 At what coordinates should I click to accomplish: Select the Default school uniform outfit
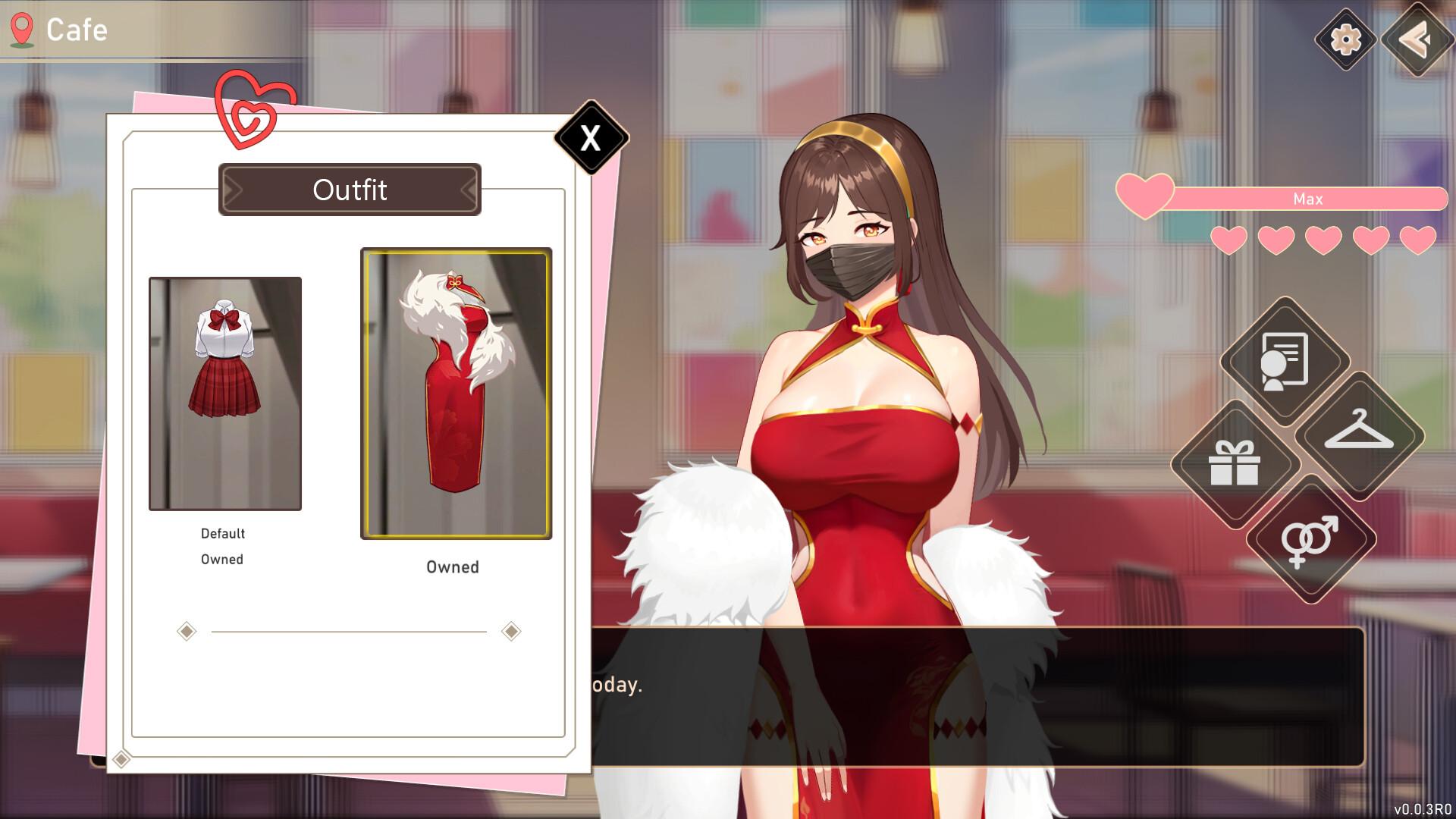[224, 394]
